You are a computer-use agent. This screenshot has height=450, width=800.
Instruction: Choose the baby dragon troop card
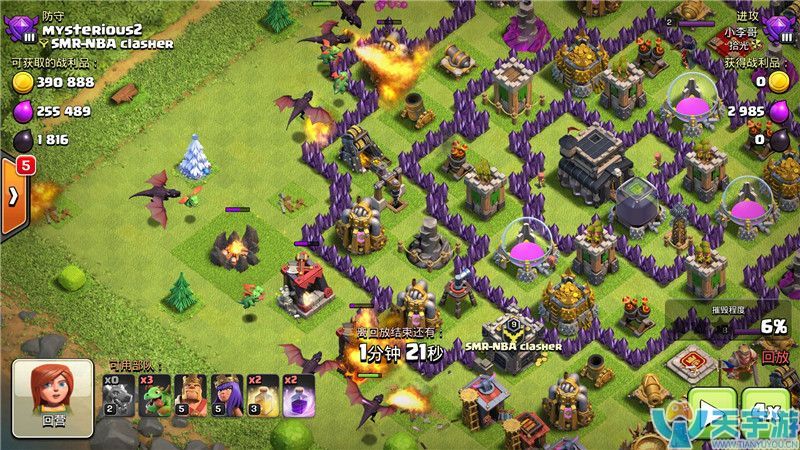click(x=155, y=394)
